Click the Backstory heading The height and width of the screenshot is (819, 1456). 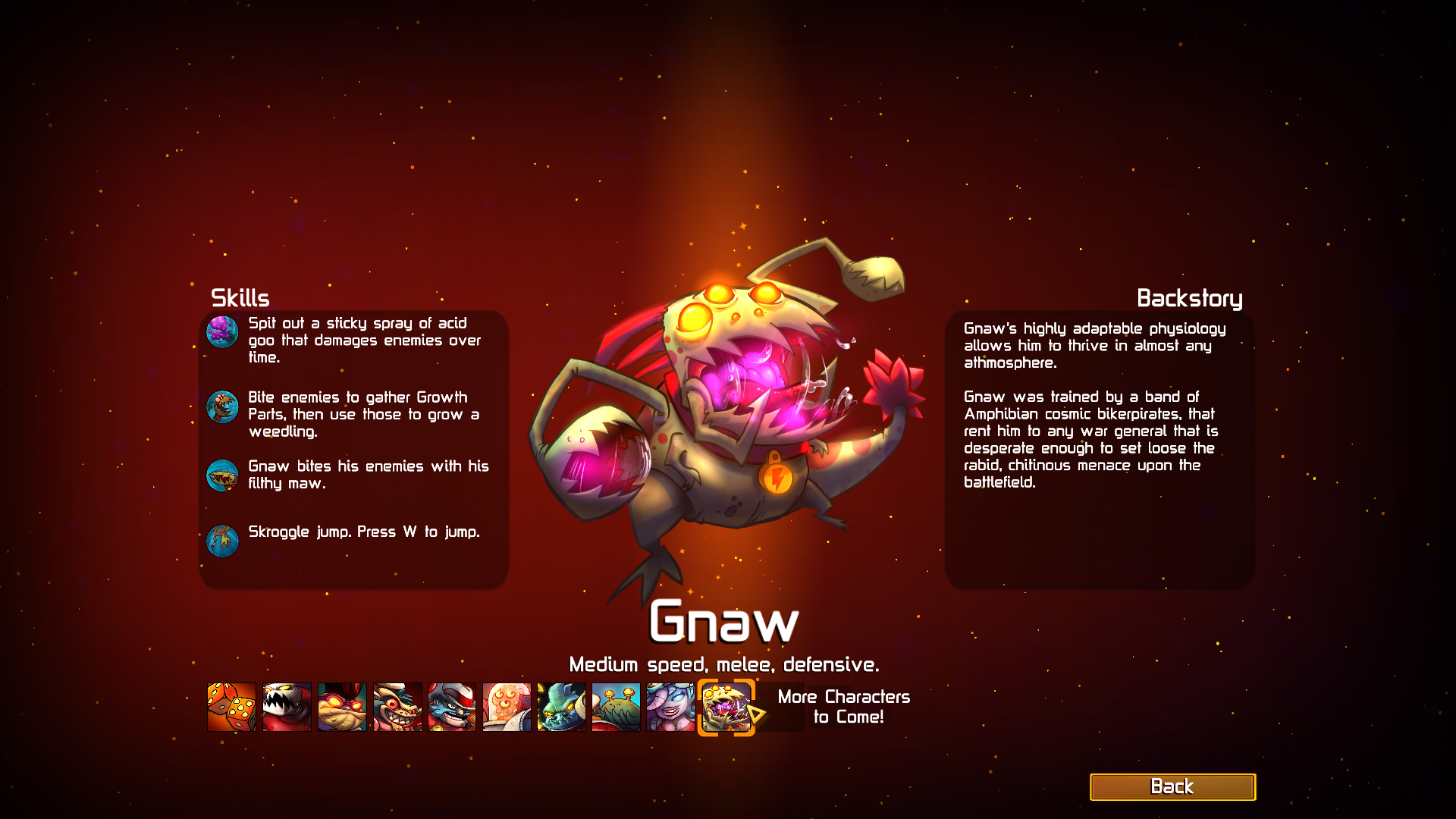[x=1191, y=298]
